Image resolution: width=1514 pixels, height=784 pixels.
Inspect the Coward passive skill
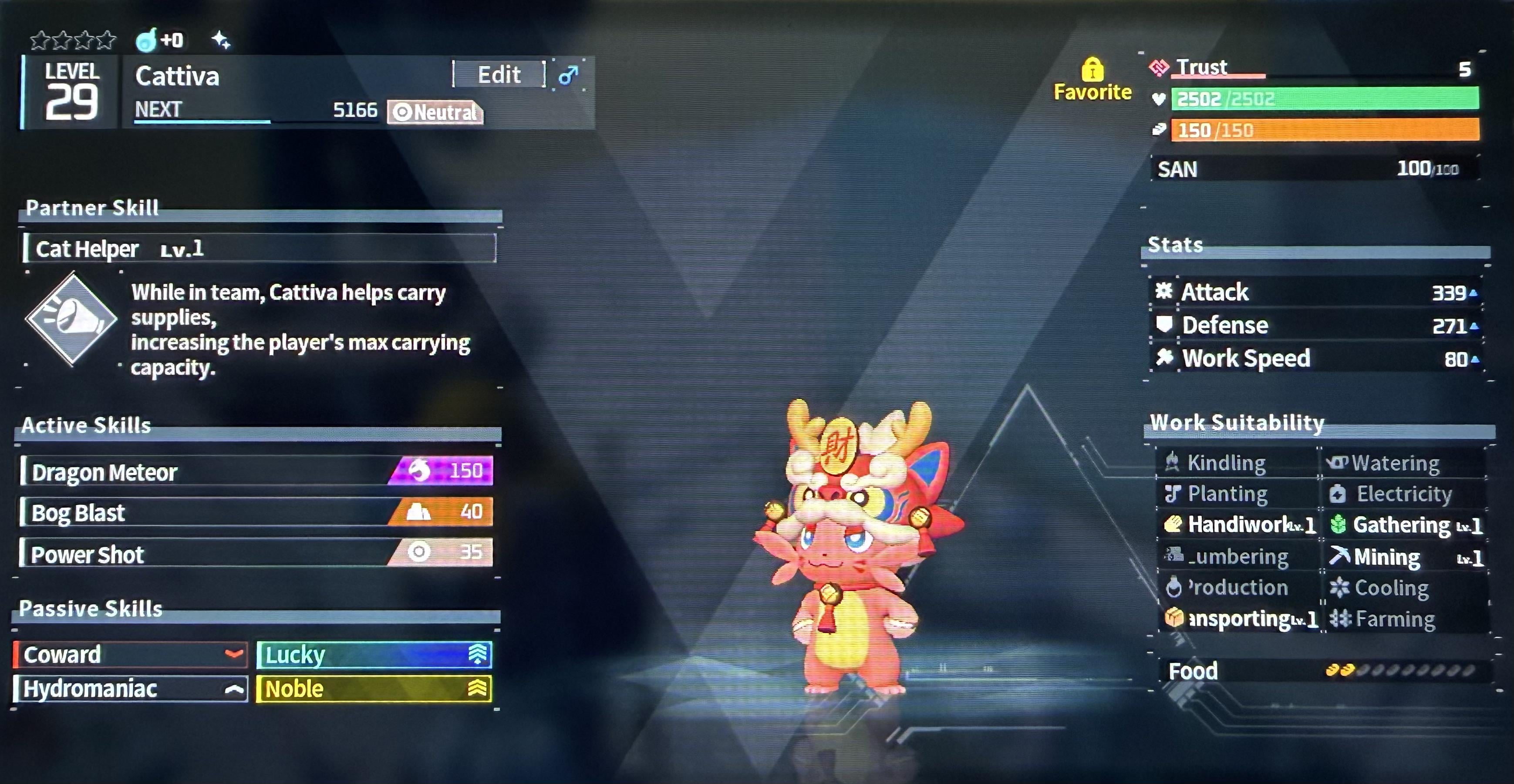point(130,655)
